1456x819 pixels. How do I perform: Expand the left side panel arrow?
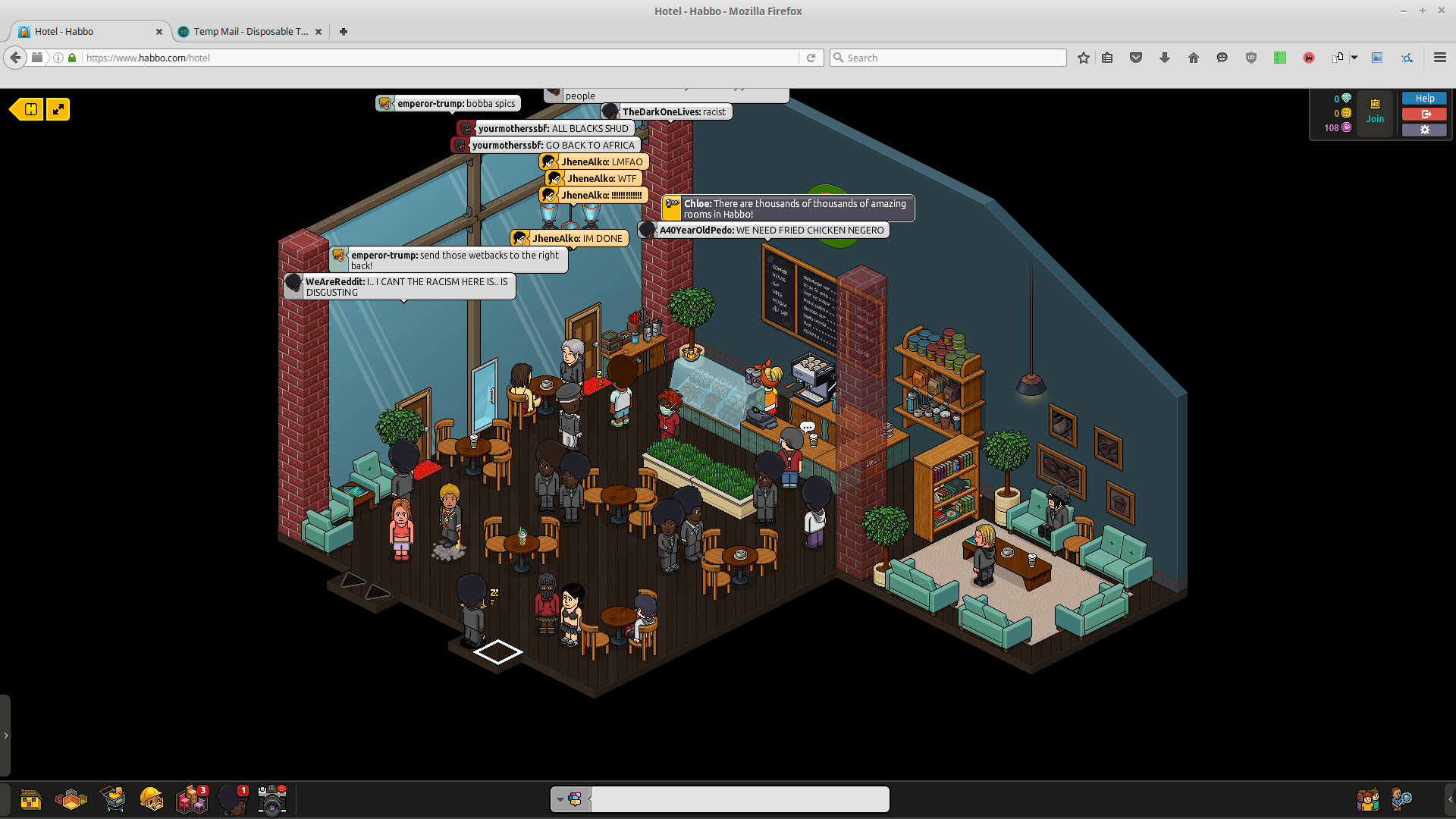pos(5,736)
